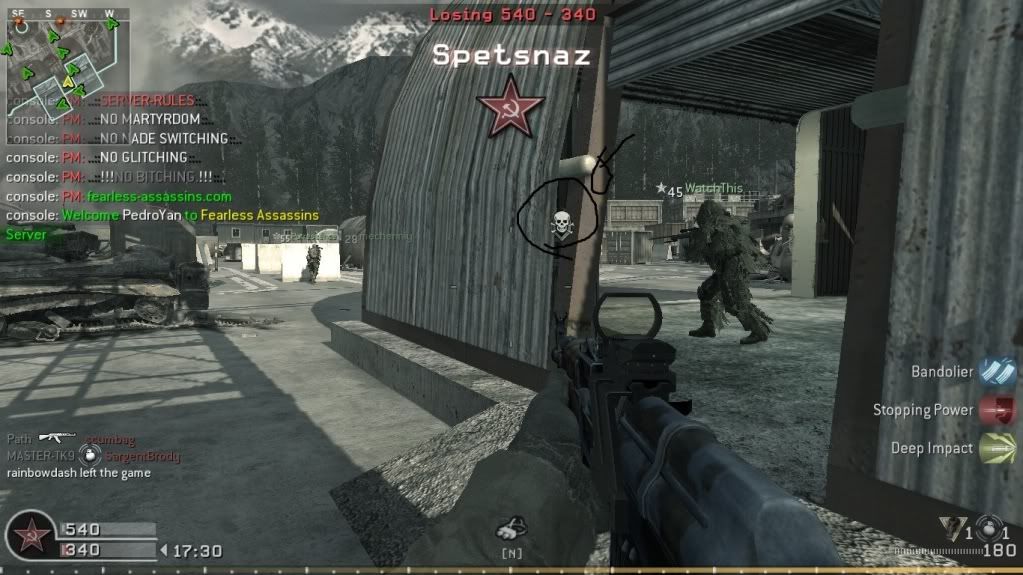This screenshot has height=575, width=1023.
Task: Select the Deep Impact perk icon
Action: click(996, 448)
